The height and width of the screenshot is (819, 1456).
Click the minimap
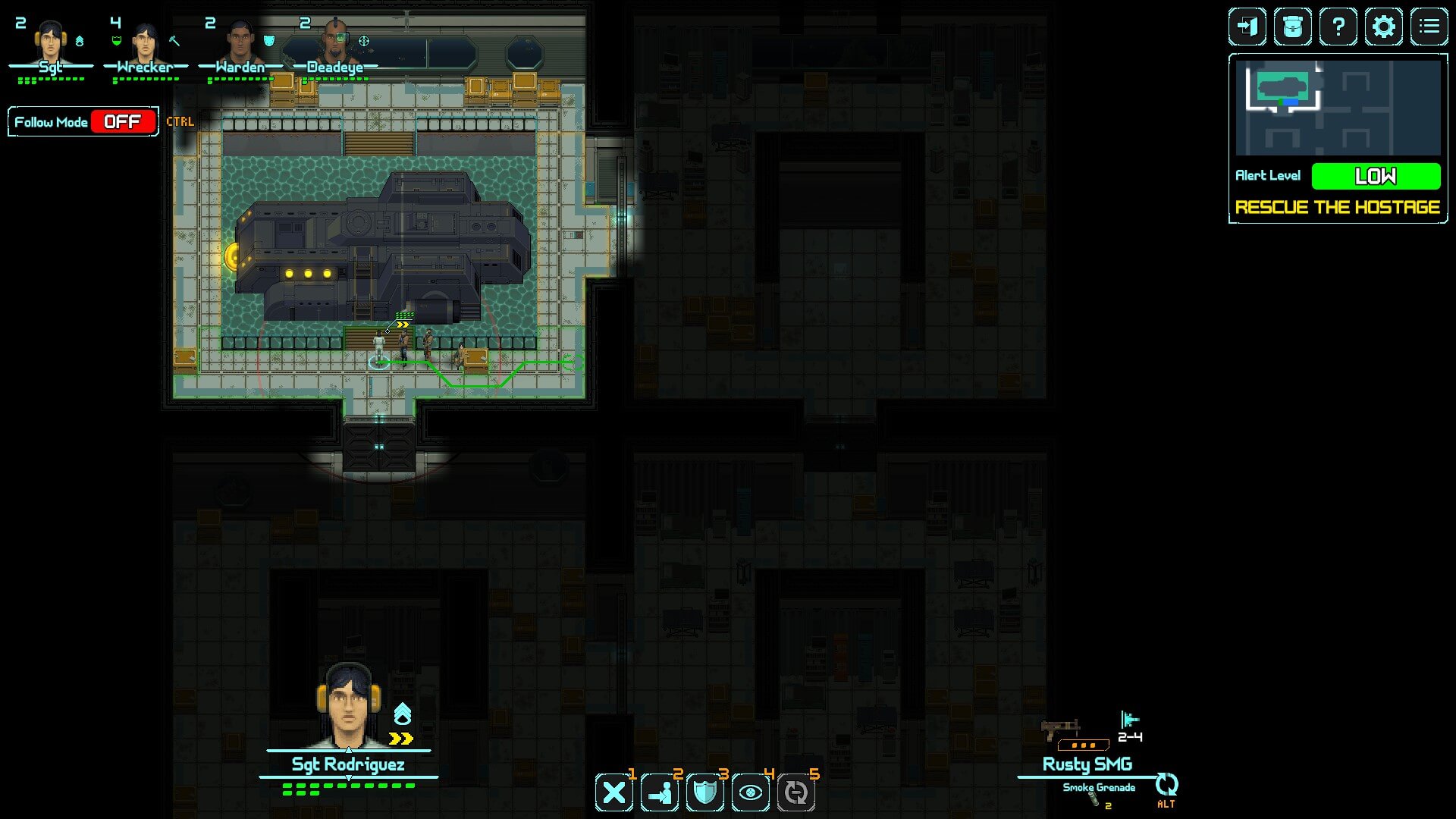[x=1338, y=107]
